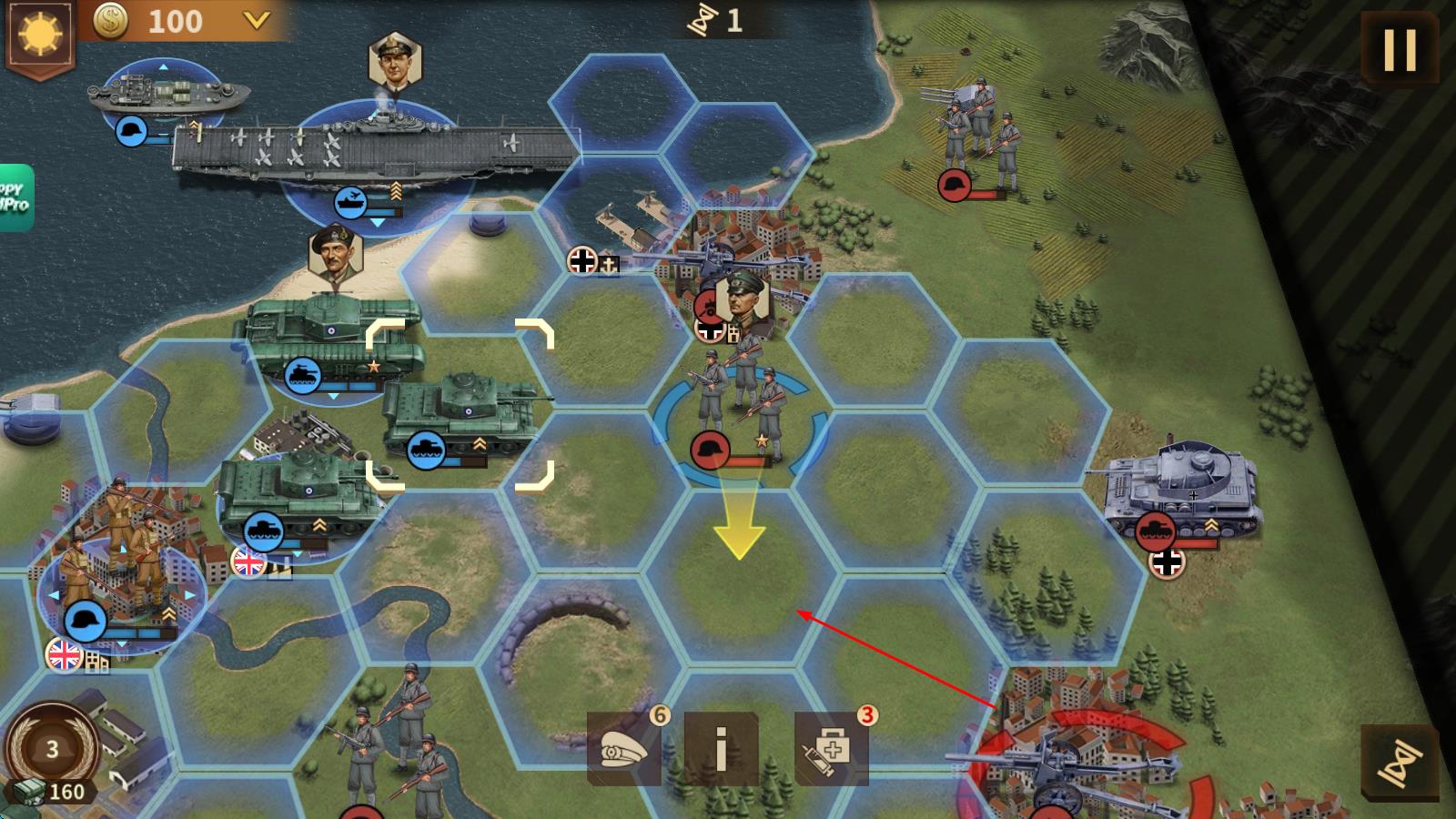Viewport: 1456px width, 819px height.
Task: Open the green promo banner on left edge
Action: (x=15, y=197)
